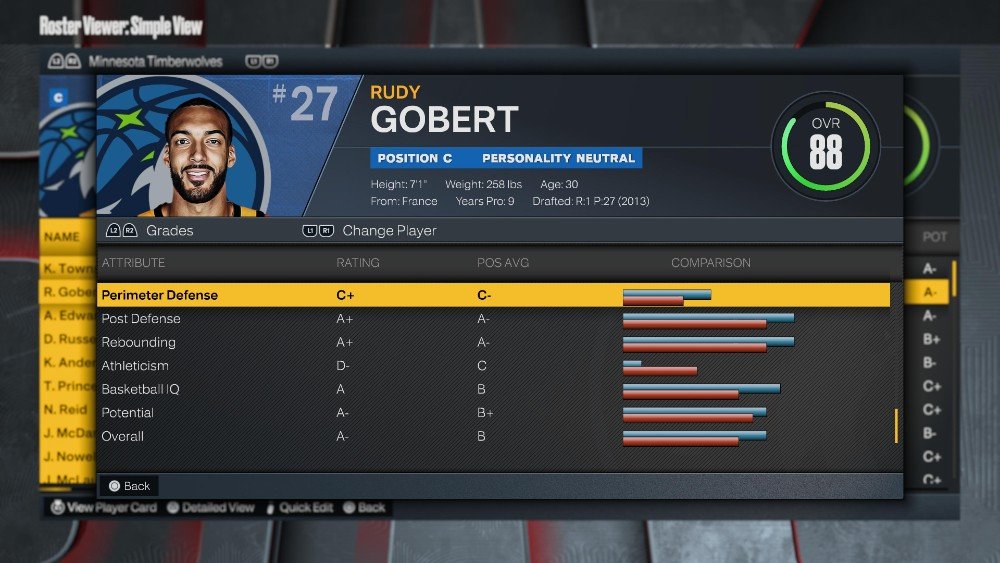The image size is (1000, 563).
Task: Pick the Basketball IQ attribute row
Action: [140, 389]
